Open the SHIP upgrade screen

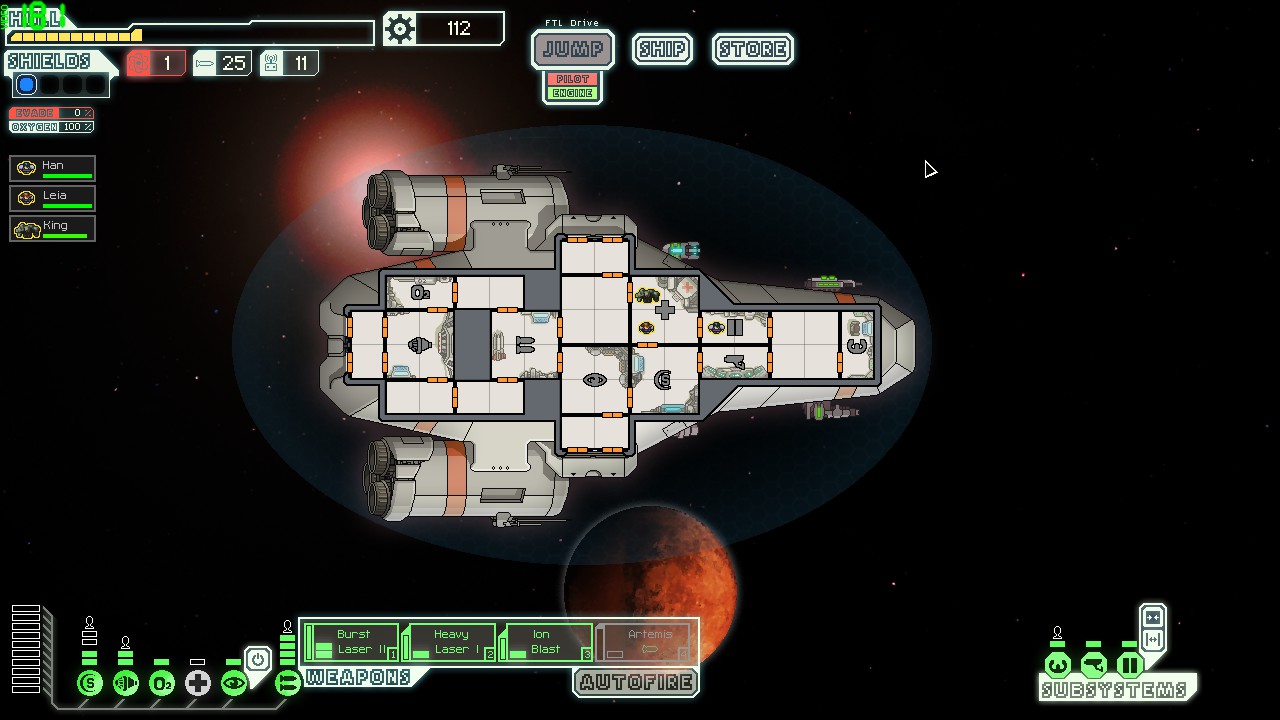(662, 49)
